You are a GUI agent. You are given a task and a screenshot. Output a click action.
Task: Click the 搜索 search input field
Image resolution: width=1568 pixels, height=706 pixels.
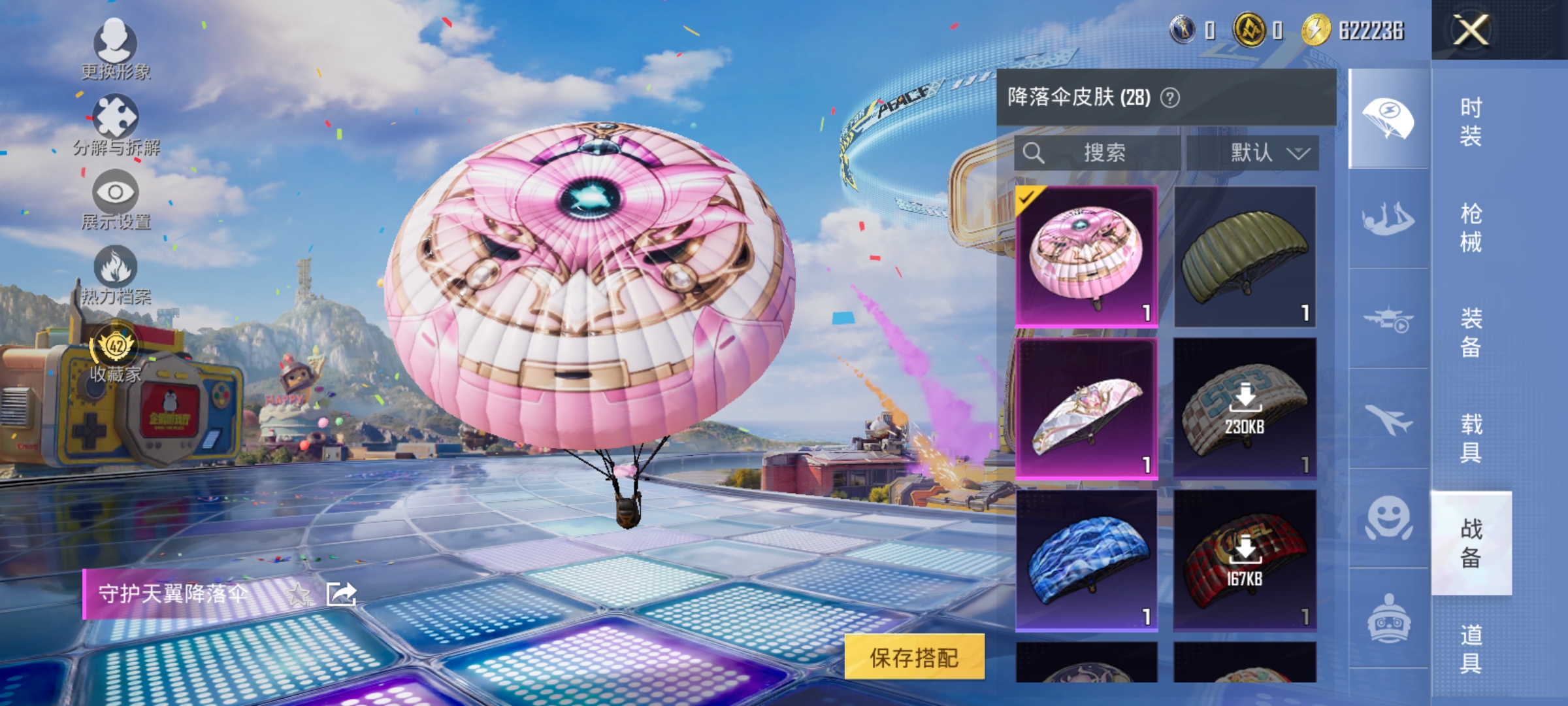coord(1103,152)
